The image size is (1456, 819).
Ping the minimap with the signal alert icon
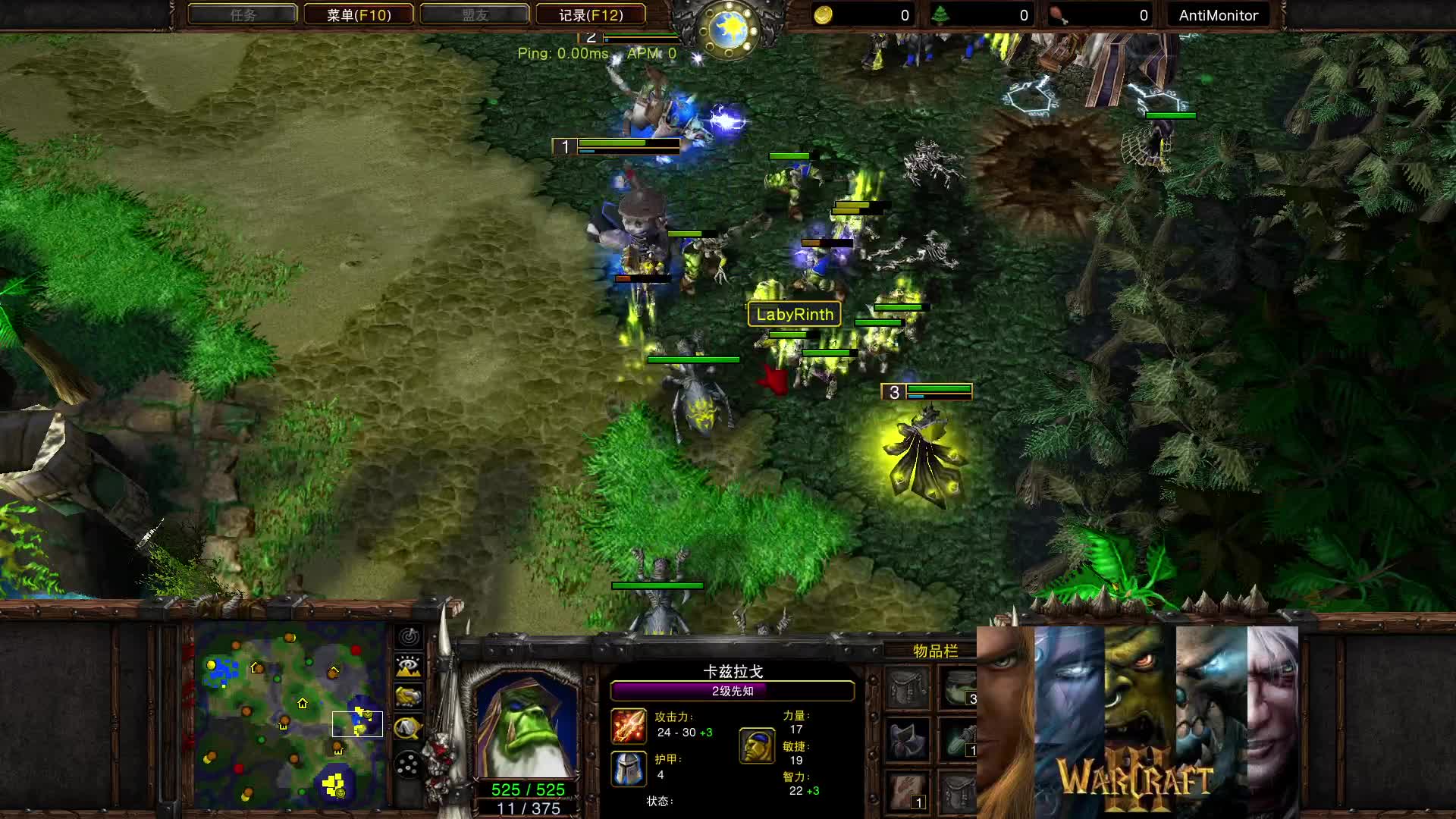(x=408, y=637)
